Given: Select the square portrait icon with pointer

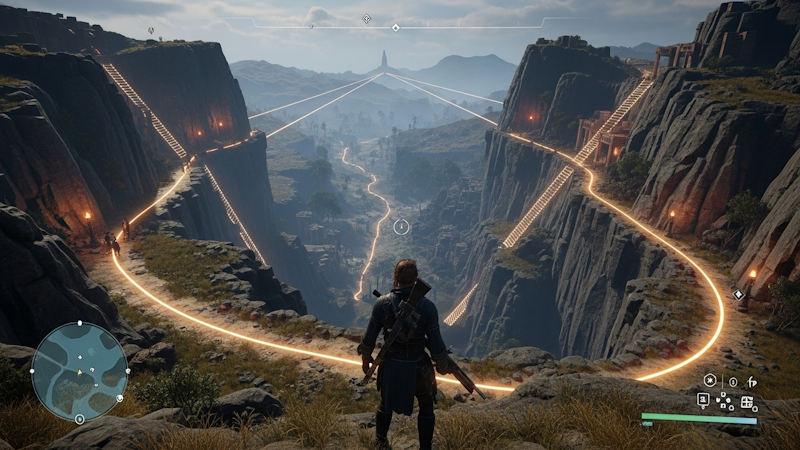Looking at the screenshot, I should click(703, 400).
